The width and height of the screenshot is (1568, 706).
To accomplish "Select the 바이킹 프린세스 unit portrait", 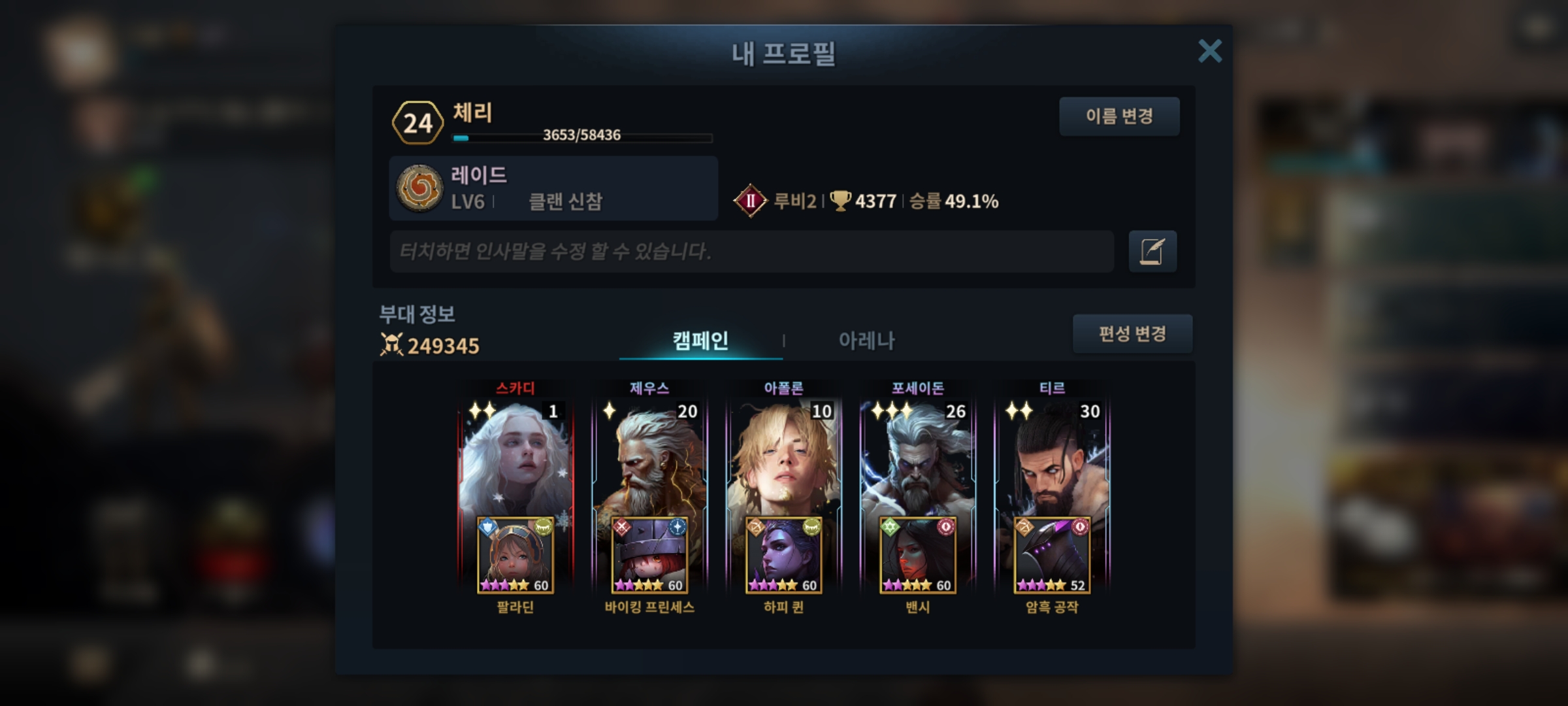I will (649, 556).
